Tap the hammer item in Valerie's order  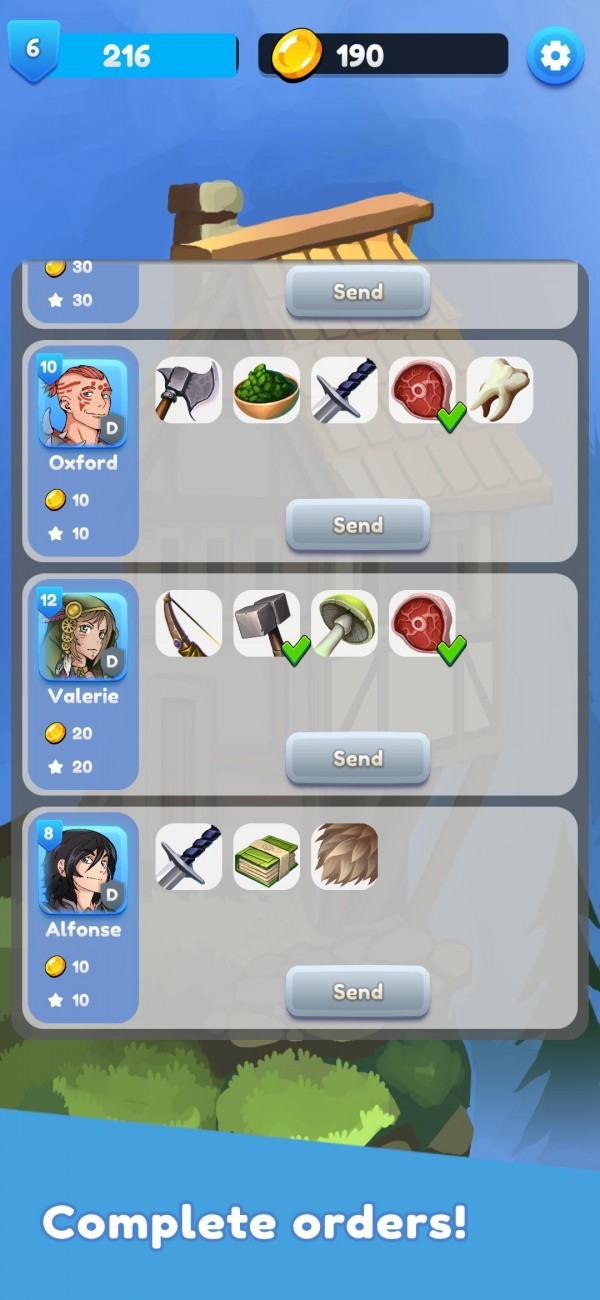click(266, 623)
